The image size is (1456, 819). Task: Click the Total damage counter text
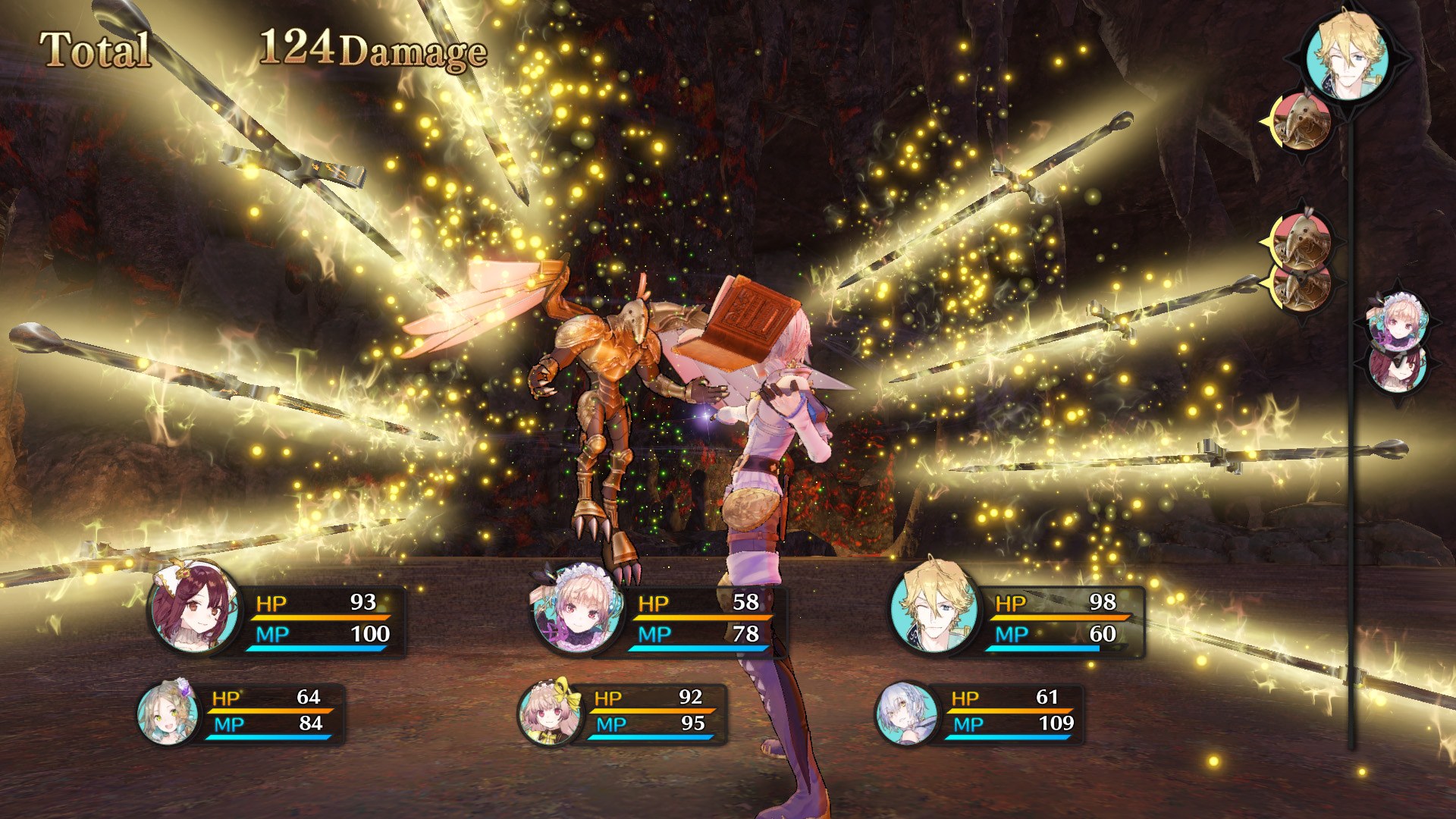pyautogui.click(x=96, y=47)
